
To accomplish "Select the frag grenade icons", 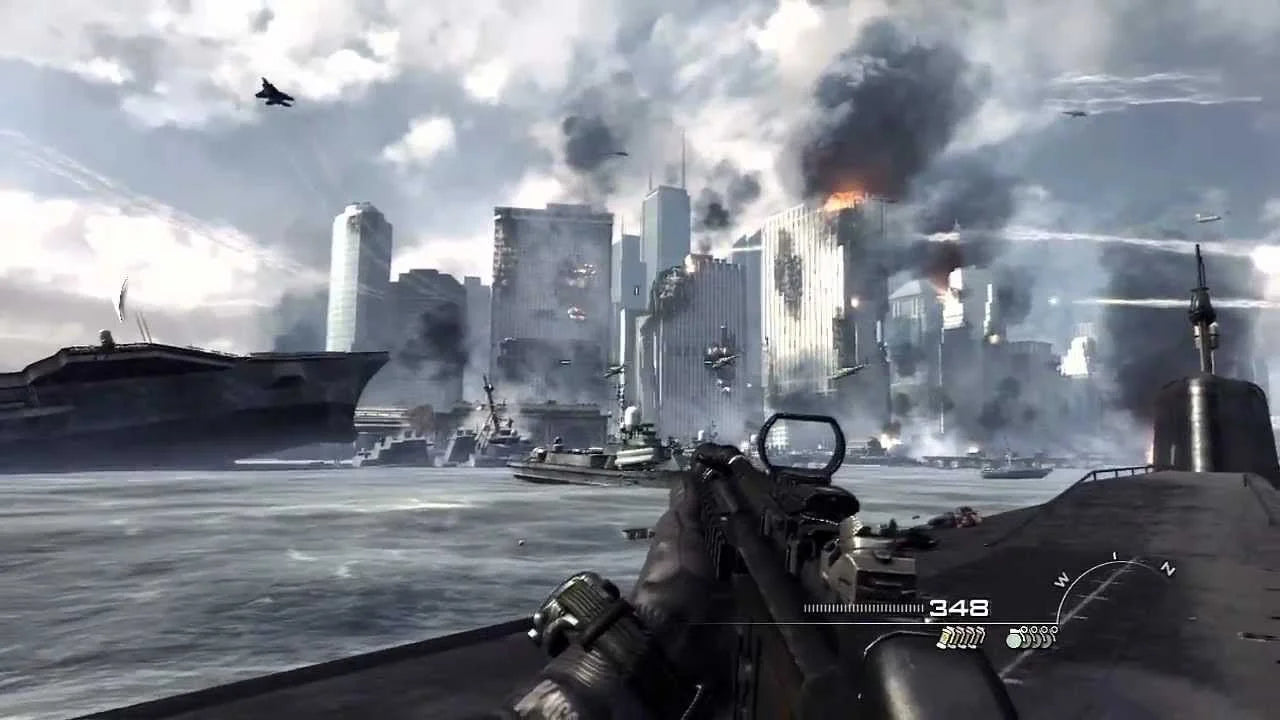I will pyautogui.click(x=1032, y=637).
